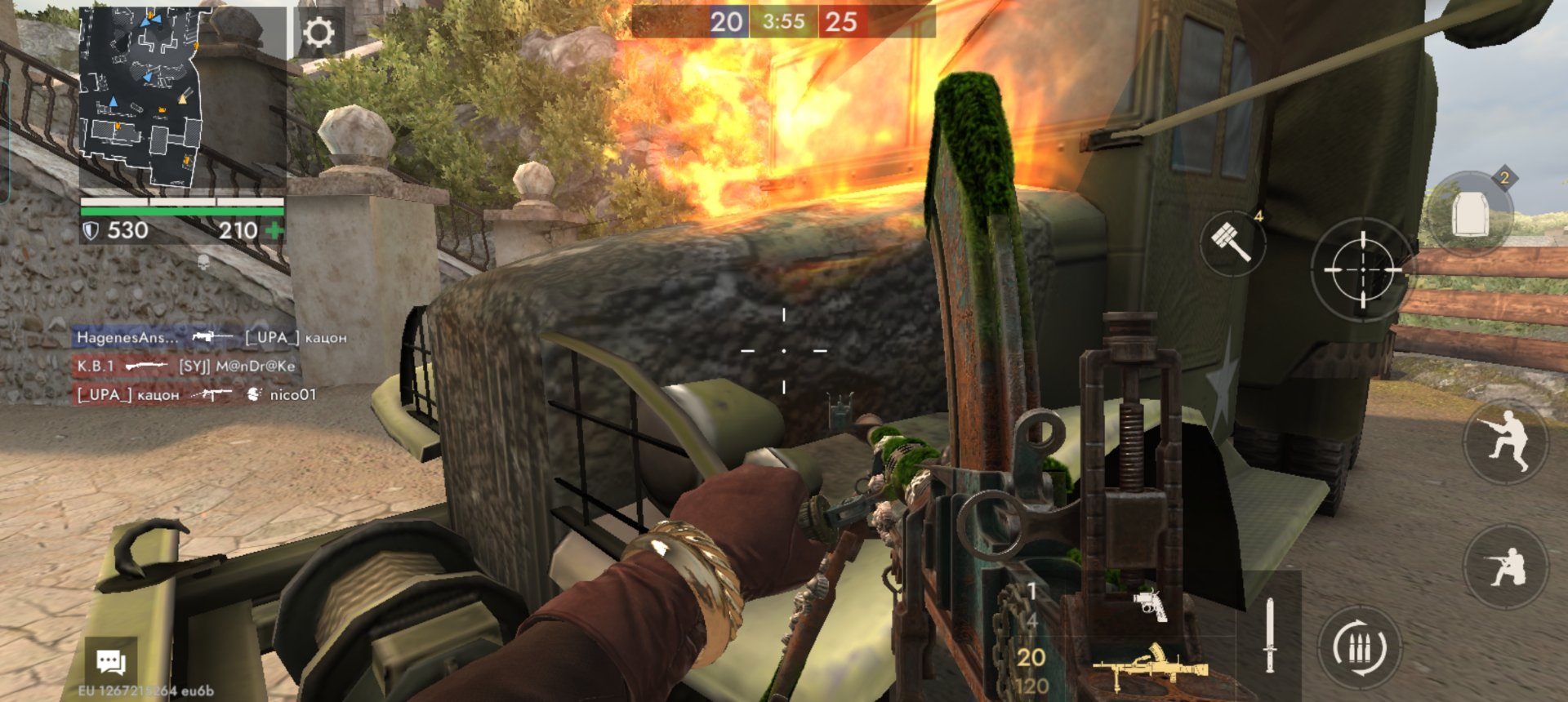Screen dimensions: 1568x702
Task: Use the green plus heal button
Action: 274,231
